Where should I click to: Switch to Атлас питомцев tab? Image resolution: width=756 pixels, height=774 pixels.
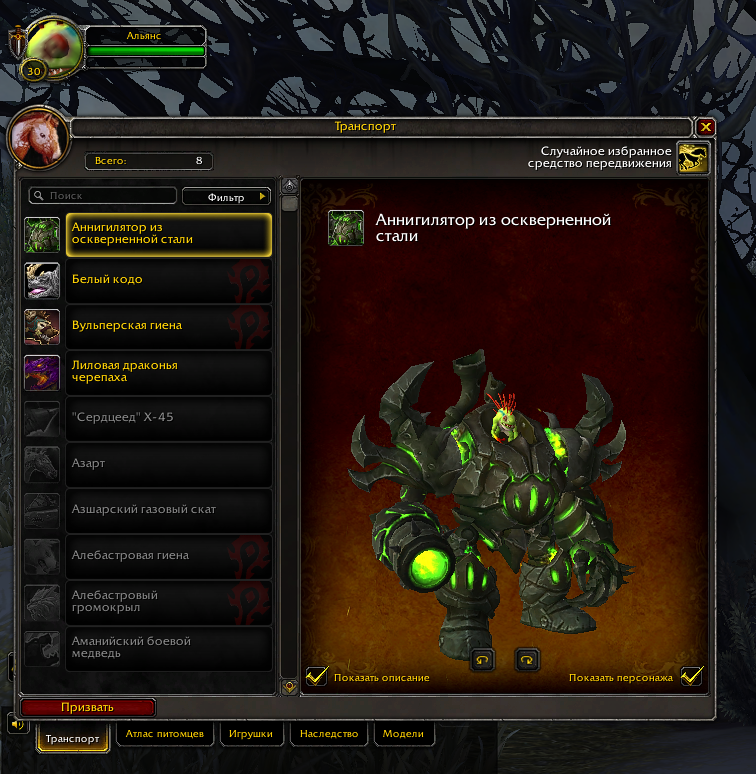(165, 734)
